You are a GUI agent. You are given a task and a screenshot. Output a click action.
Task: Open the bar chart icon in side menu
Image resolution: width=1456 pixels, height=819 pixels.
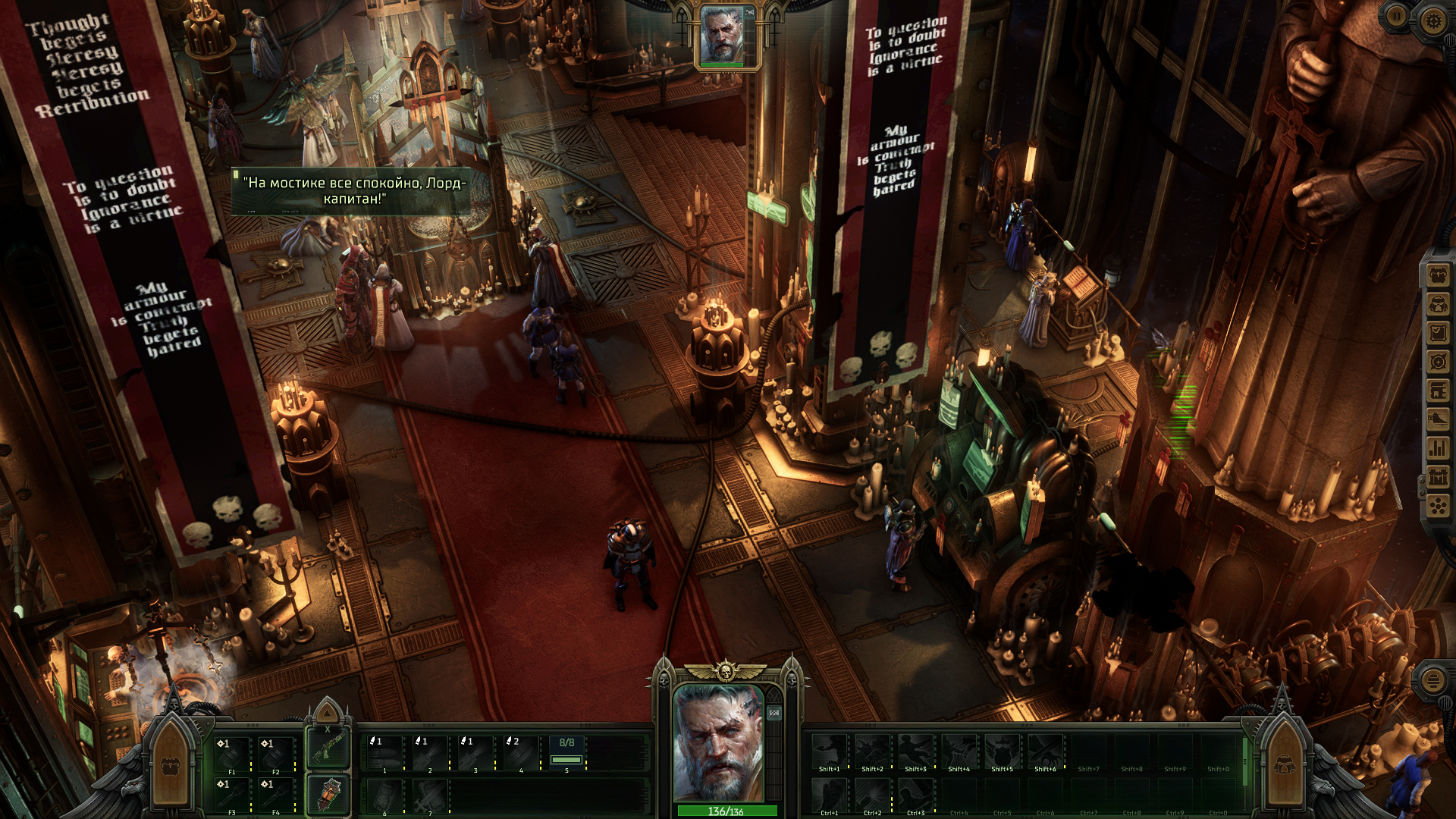[x=1439, y=448]
